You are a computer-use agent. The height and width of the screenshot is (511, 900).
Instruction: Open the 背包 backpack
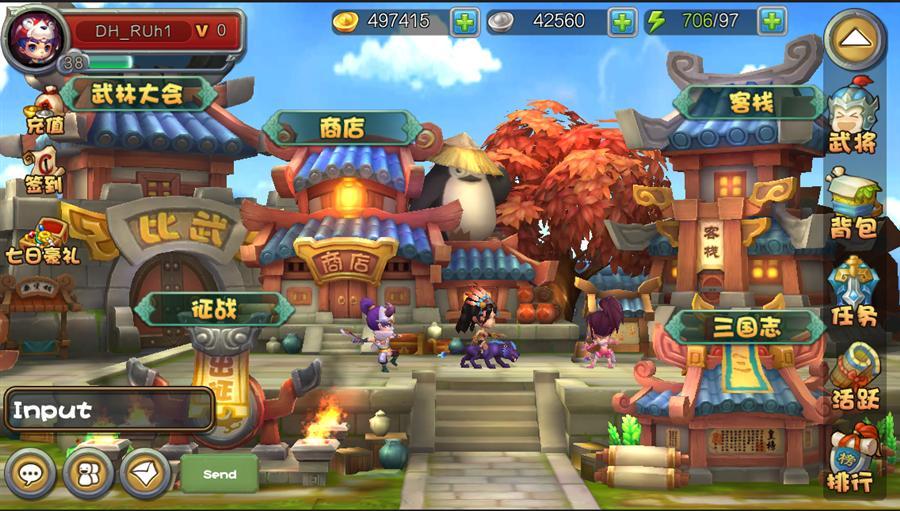point(852,204)
